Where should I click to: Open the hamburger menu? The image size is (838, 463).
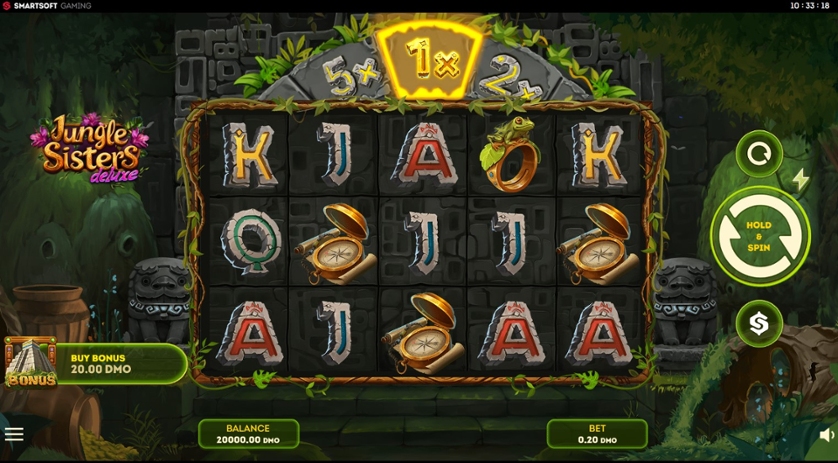coord(14,434)
